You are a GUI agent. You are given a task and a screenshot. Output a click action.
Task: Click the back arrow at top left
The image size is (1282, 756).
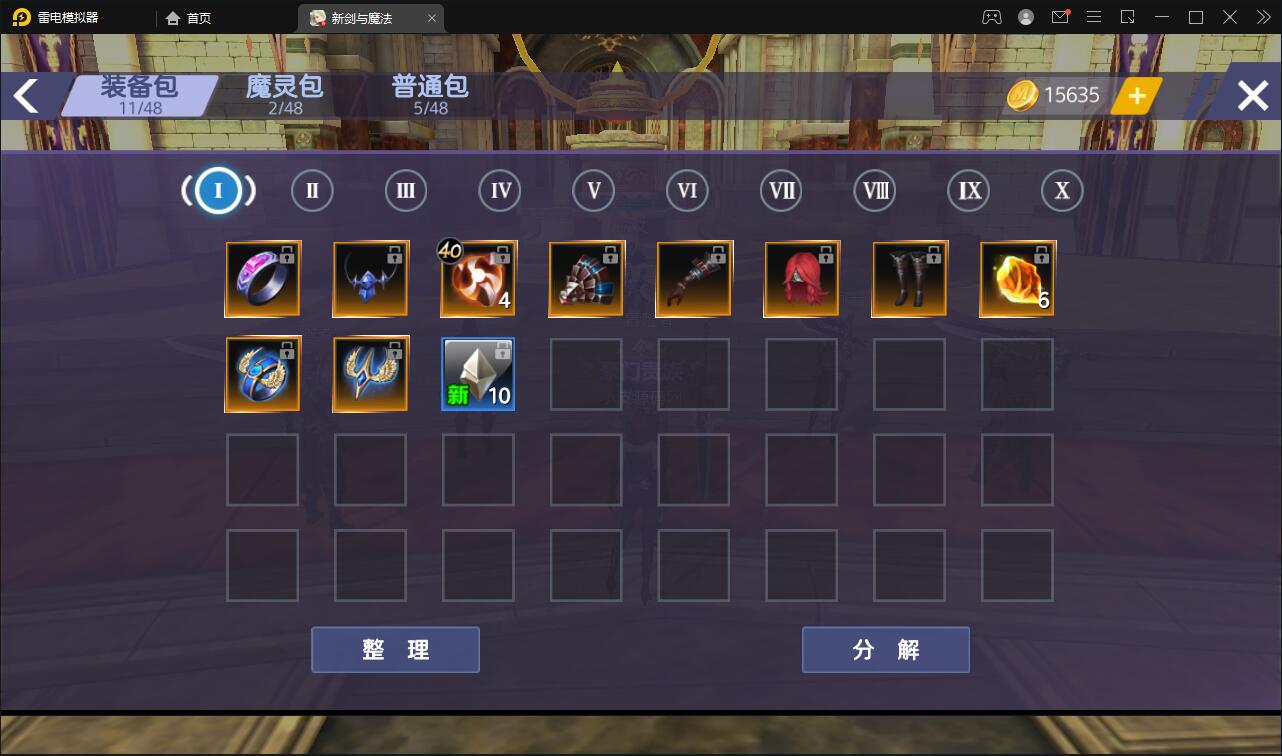[26, 94]
